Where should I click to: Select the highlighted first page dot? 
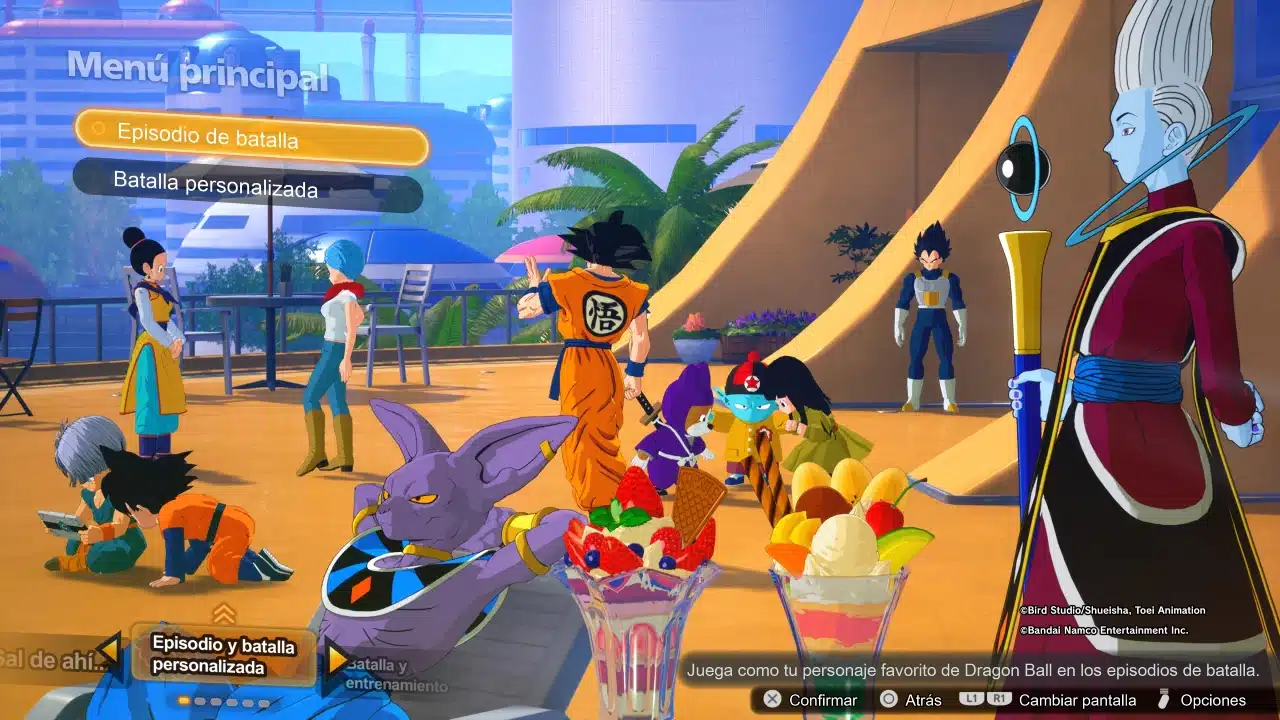[182, 702]
